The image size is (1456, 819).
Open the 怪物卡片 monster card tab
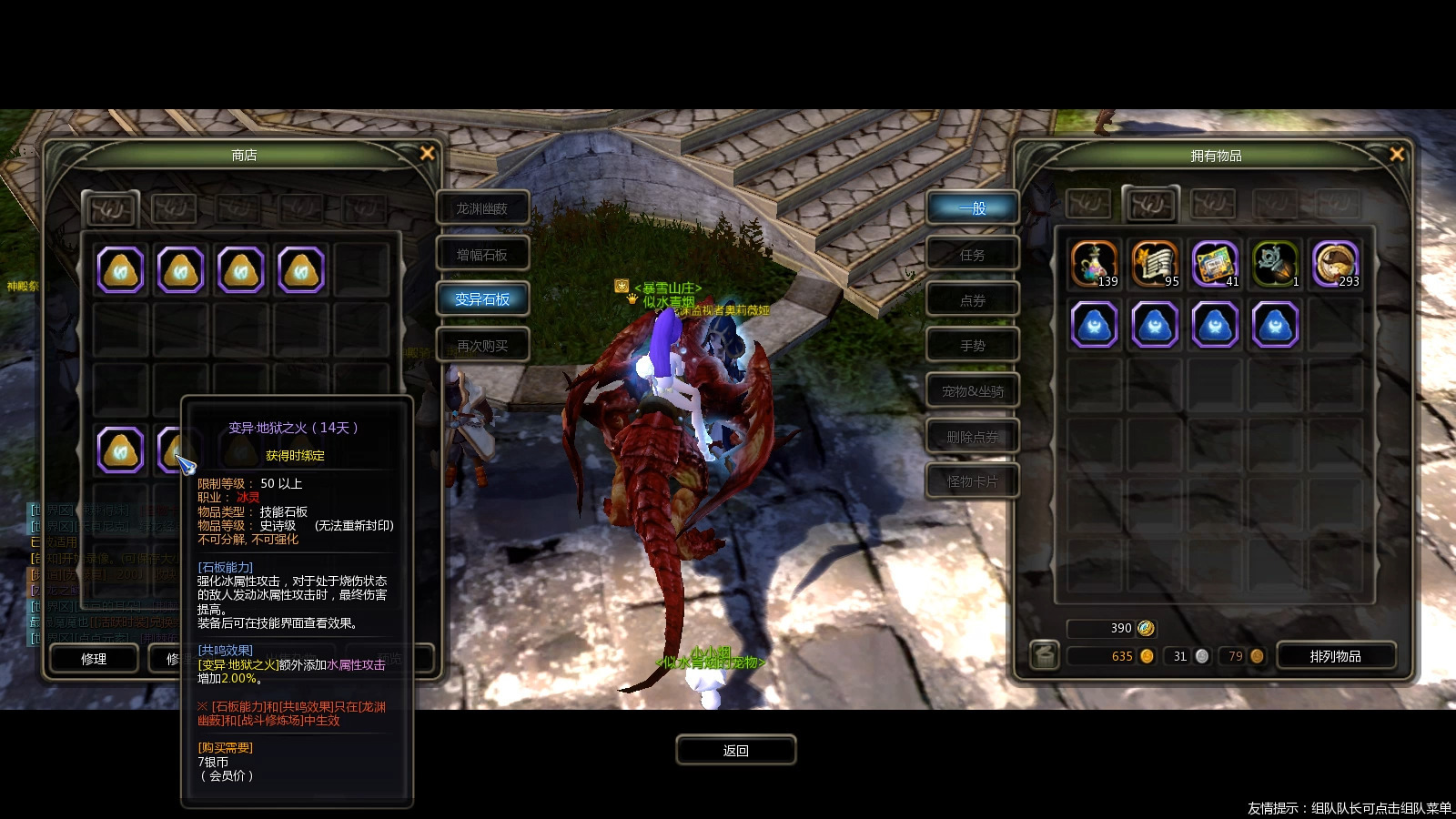(972, 481)
